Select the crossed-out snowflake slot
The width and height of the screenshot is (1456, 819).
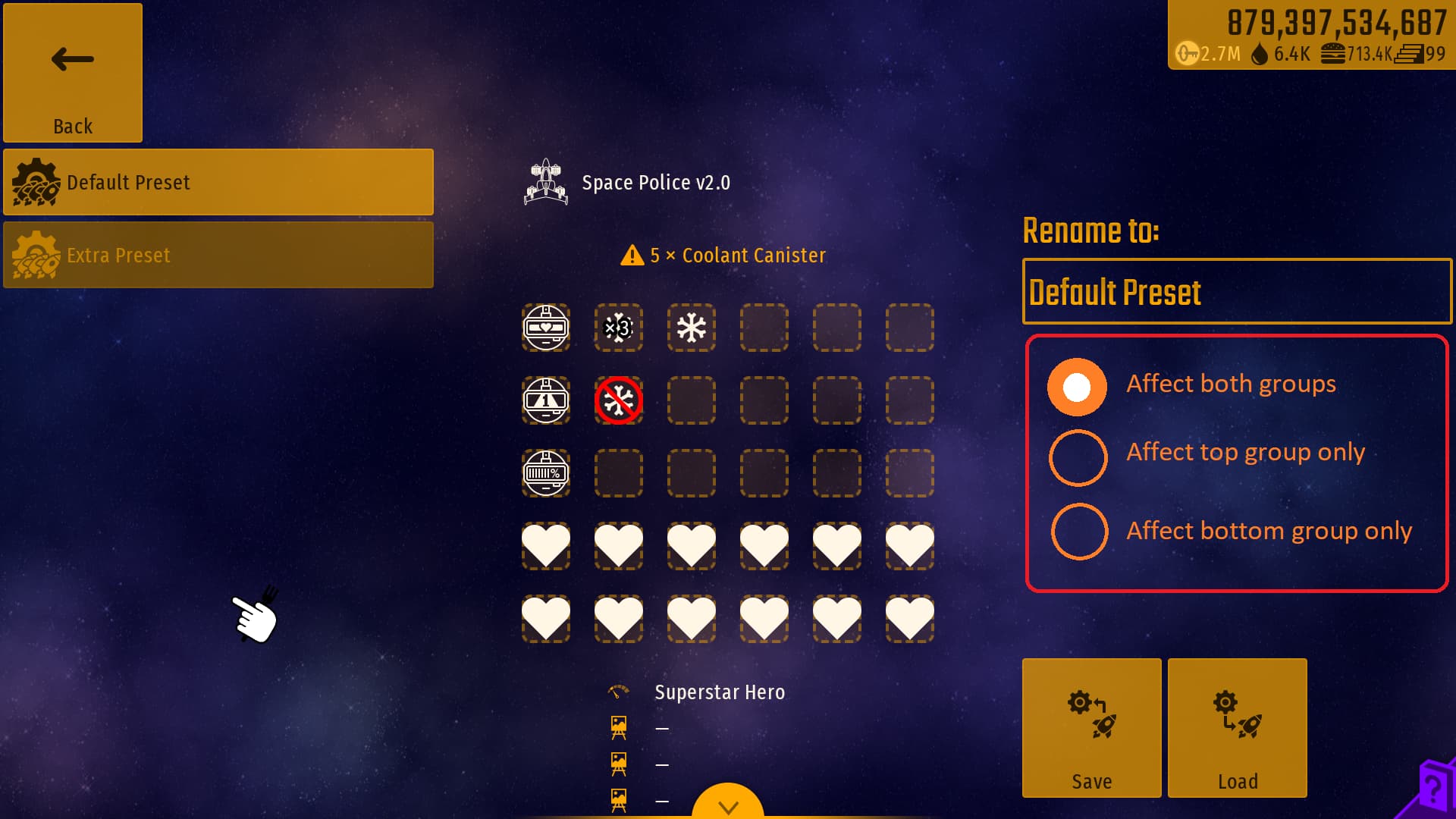coord(619,400)
